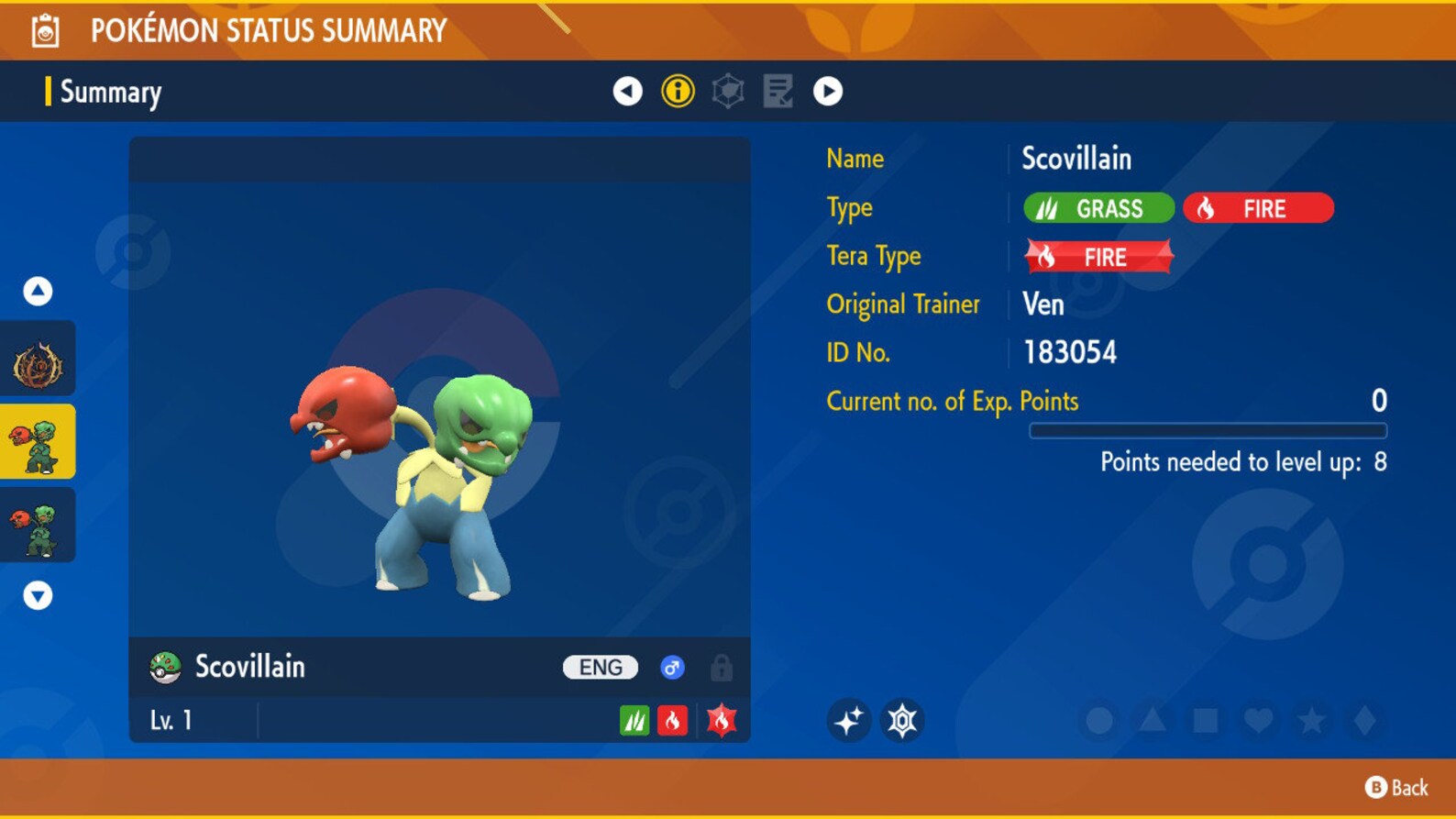The width and height of the screenshot is (1456, 819).
Task: Click the clipboard icon in the header
Action: [46, 28]
